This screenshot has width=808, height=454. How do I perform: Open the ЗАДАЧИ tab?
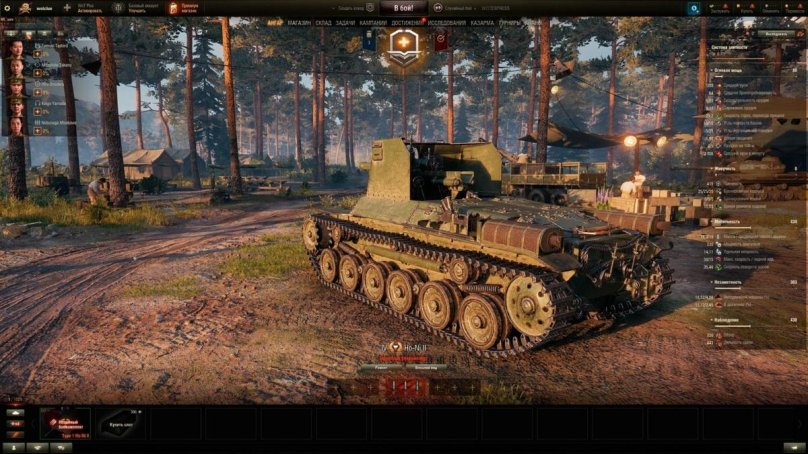tap(346, 22)
